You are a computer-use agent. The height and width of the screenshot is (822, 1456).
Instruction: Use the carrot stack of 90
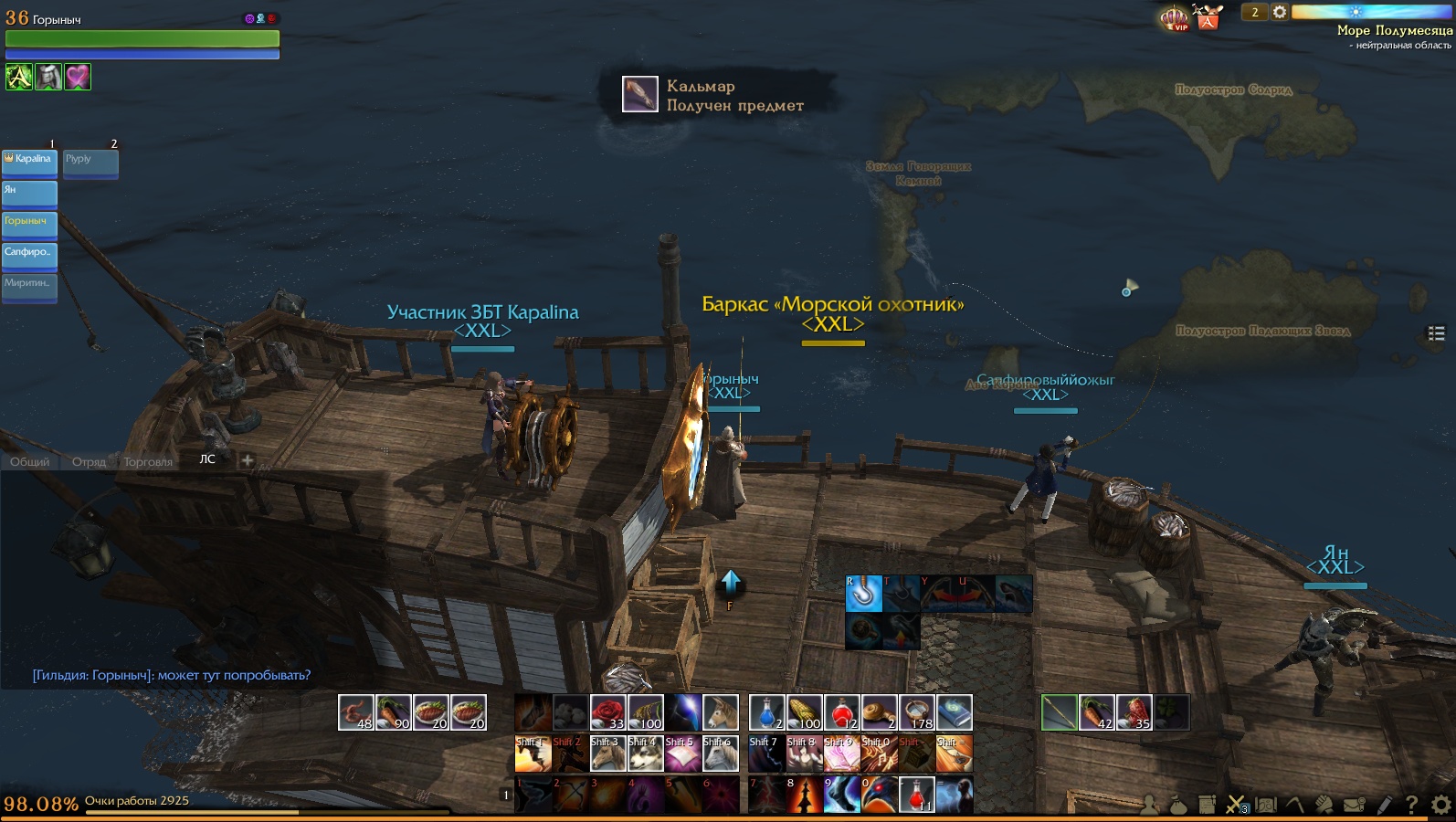[x=393, y=712]
